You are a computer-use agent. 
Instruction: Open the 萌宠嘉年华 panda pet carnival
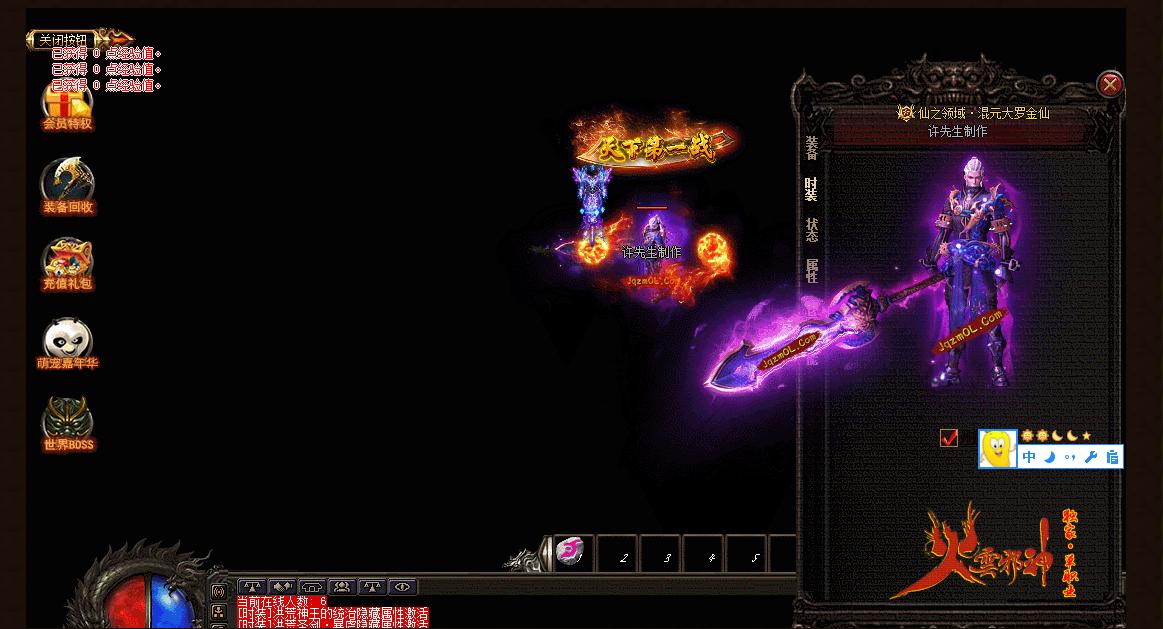click(x=67, y=342)
